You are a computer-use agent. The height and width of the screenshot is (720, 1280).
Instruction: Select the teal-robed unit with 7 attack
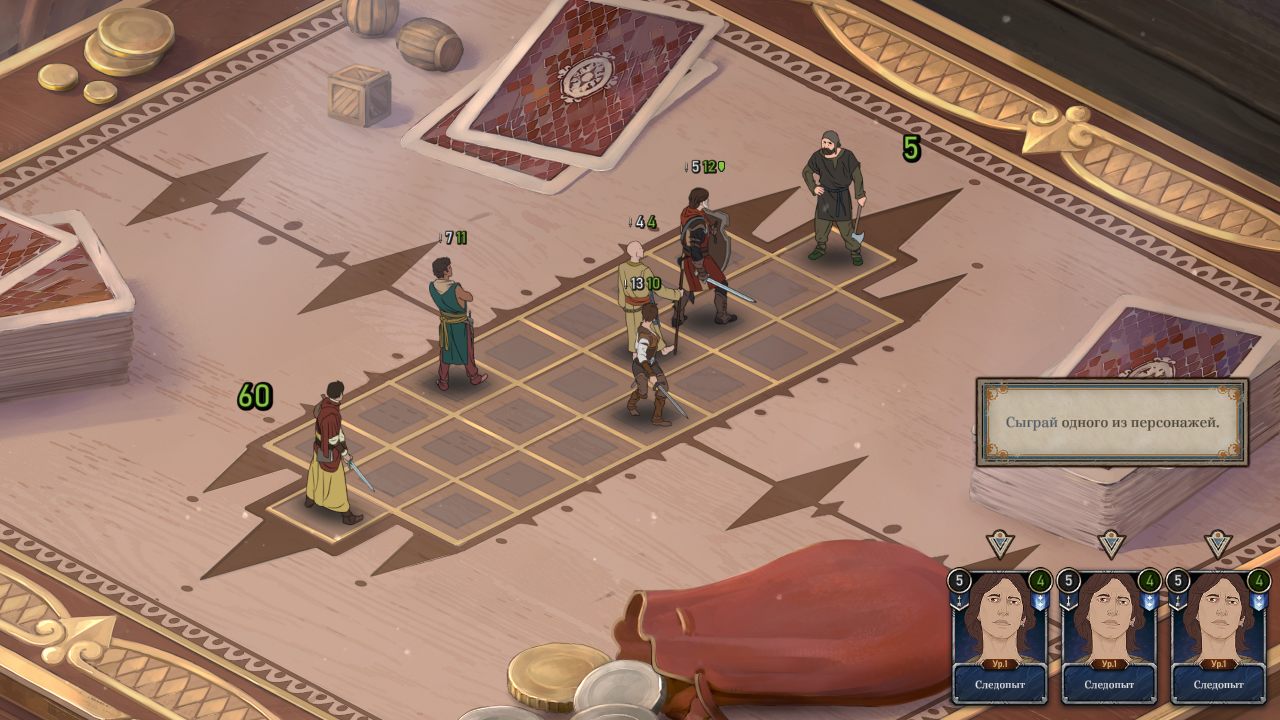pos(455,320)
